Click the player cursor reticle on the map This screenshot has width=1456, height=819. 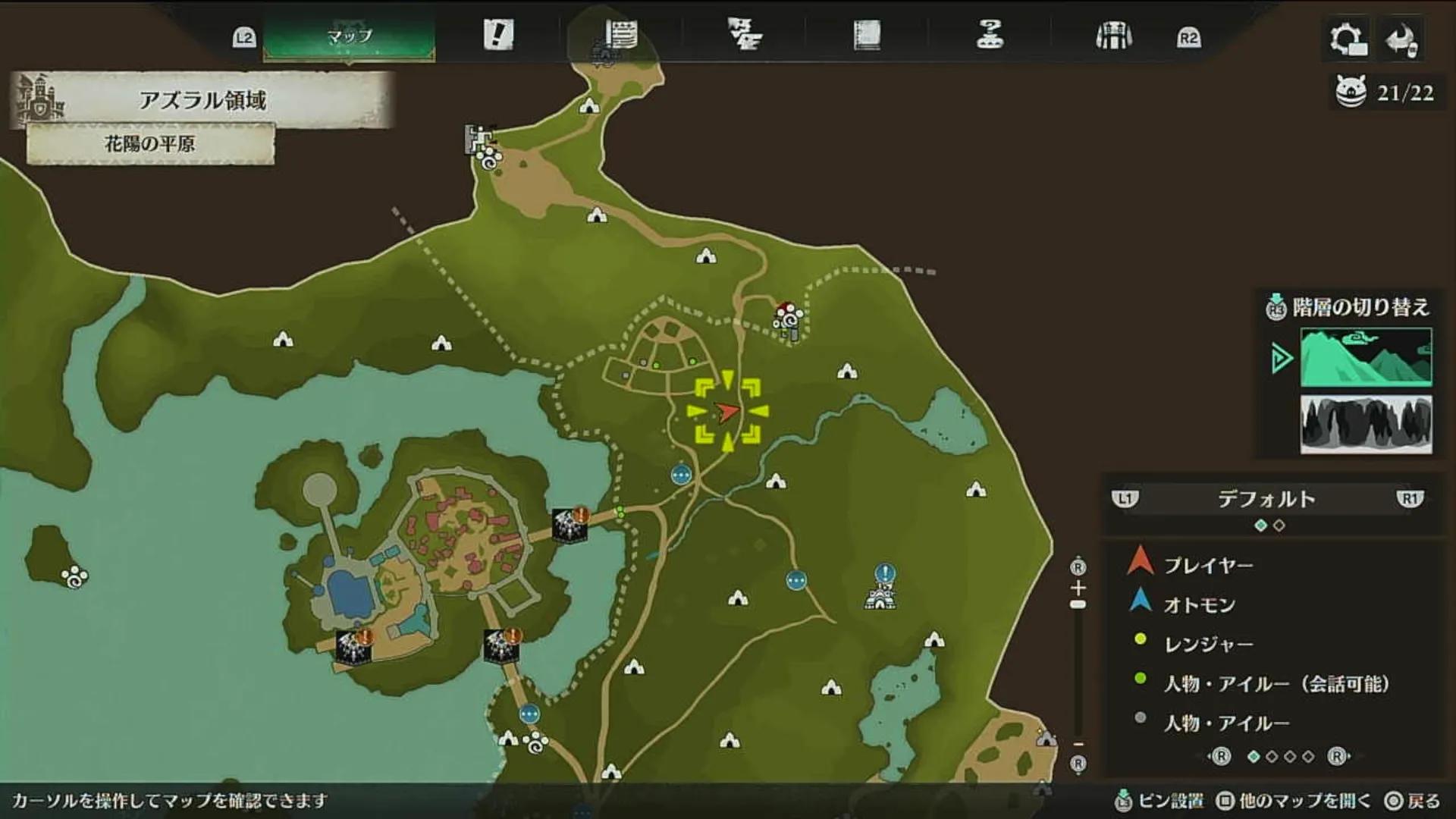click(727, 412)
